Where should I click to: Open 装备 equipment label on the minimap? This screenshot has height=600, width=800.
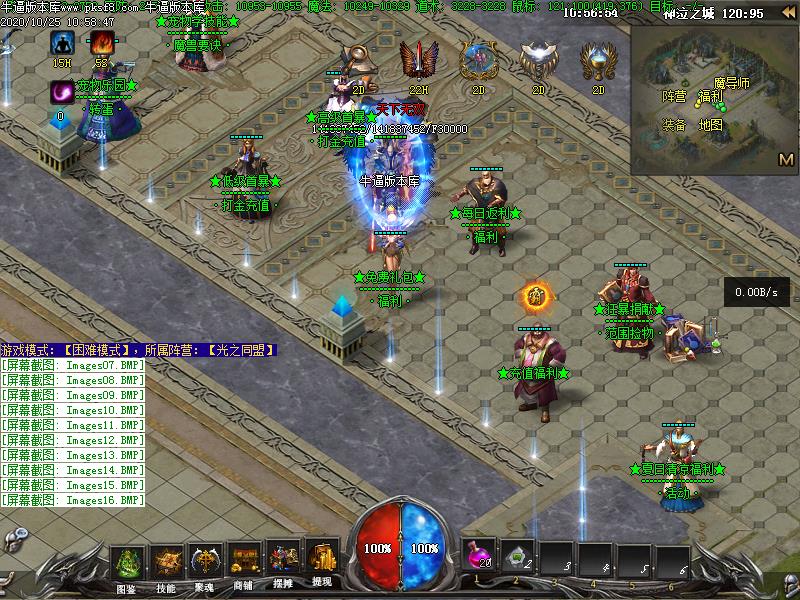coord(674,125)
